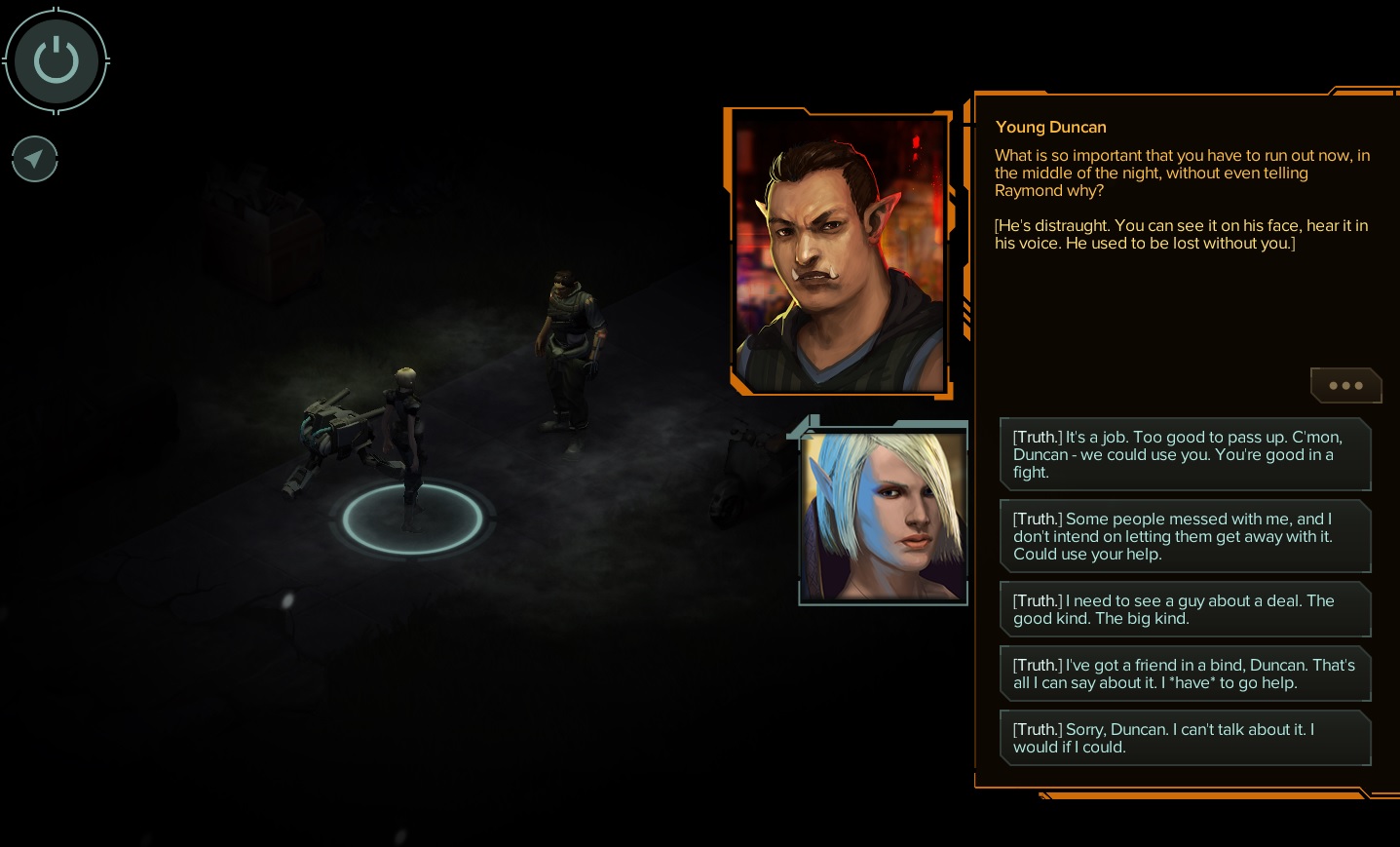Answer "I've got a friend in a bind"

(x=1185, y=674)
